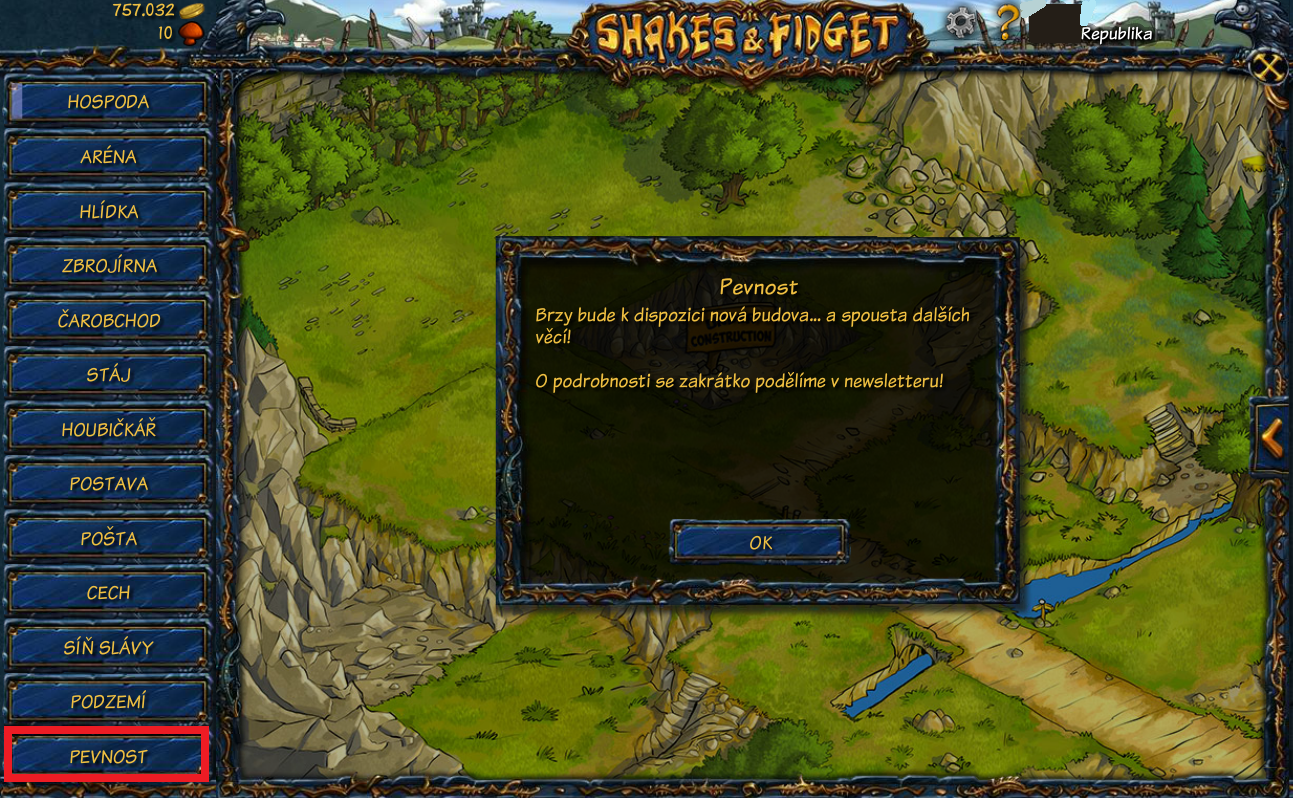Click the question mark help icon
The image size is (1293, 798).
(1007, 22)
